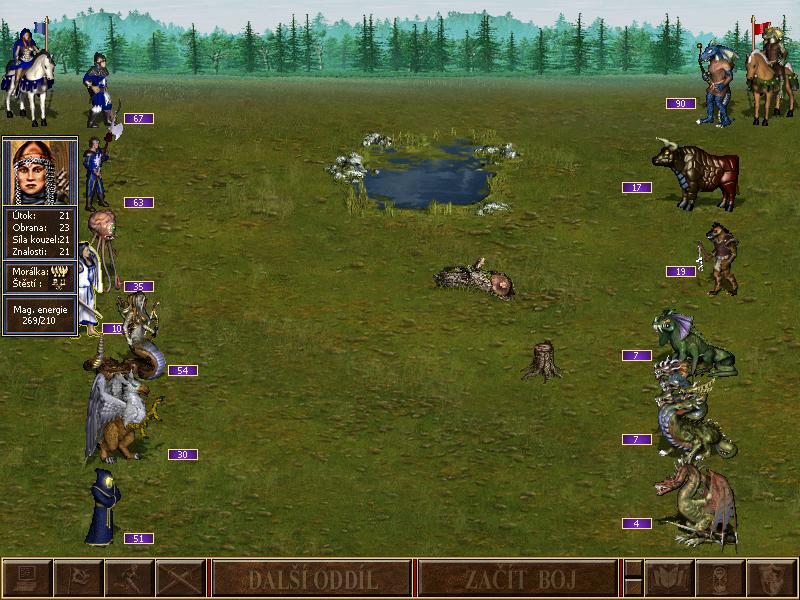The width and height of the screenshot is (800, 600).
Task: Start the battle with ZAČÍT BOJ
Action: (x=516, y=578)
